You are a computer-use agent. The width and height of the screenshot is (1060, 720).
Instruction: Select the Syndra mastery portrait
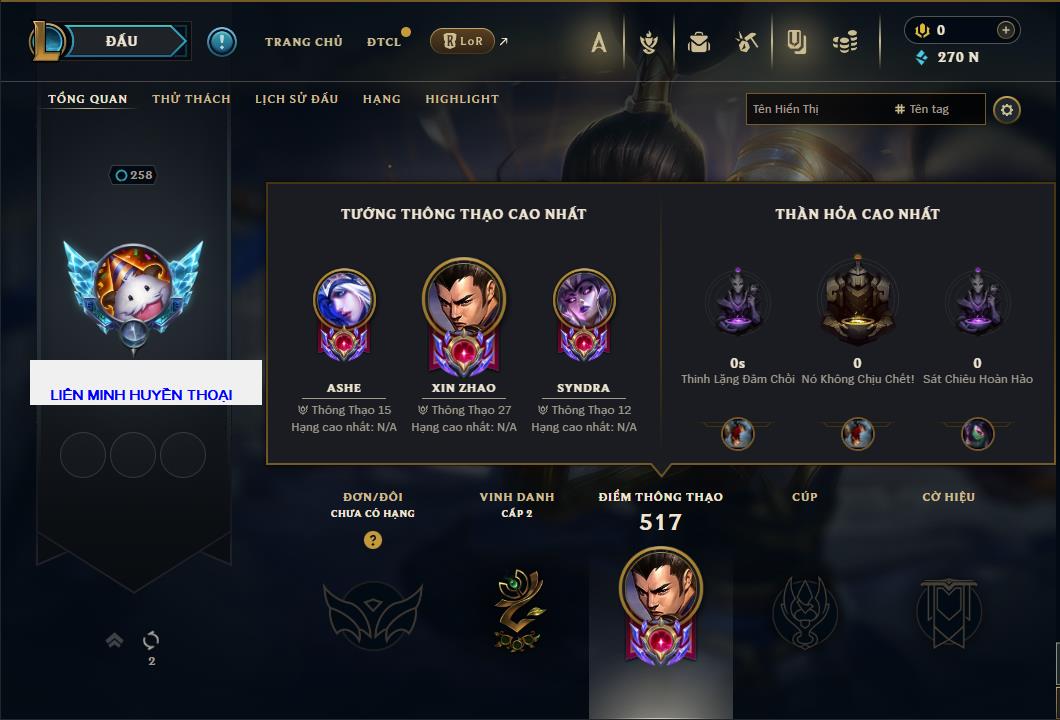(x=584, y=300)
